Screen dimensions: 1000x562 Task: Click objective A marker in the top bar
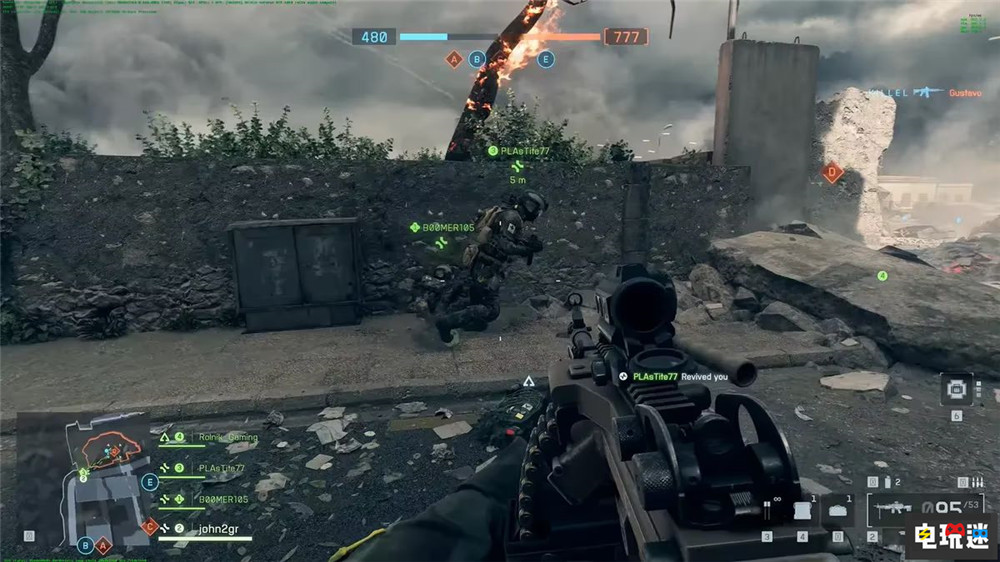tap(454, 59)
